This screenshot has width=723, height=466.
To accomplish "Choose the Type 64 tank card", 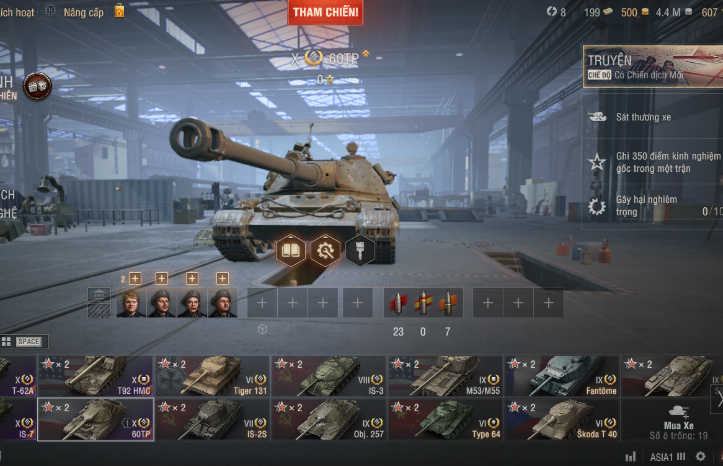I will pyautogui.click(x=446, y=419).
